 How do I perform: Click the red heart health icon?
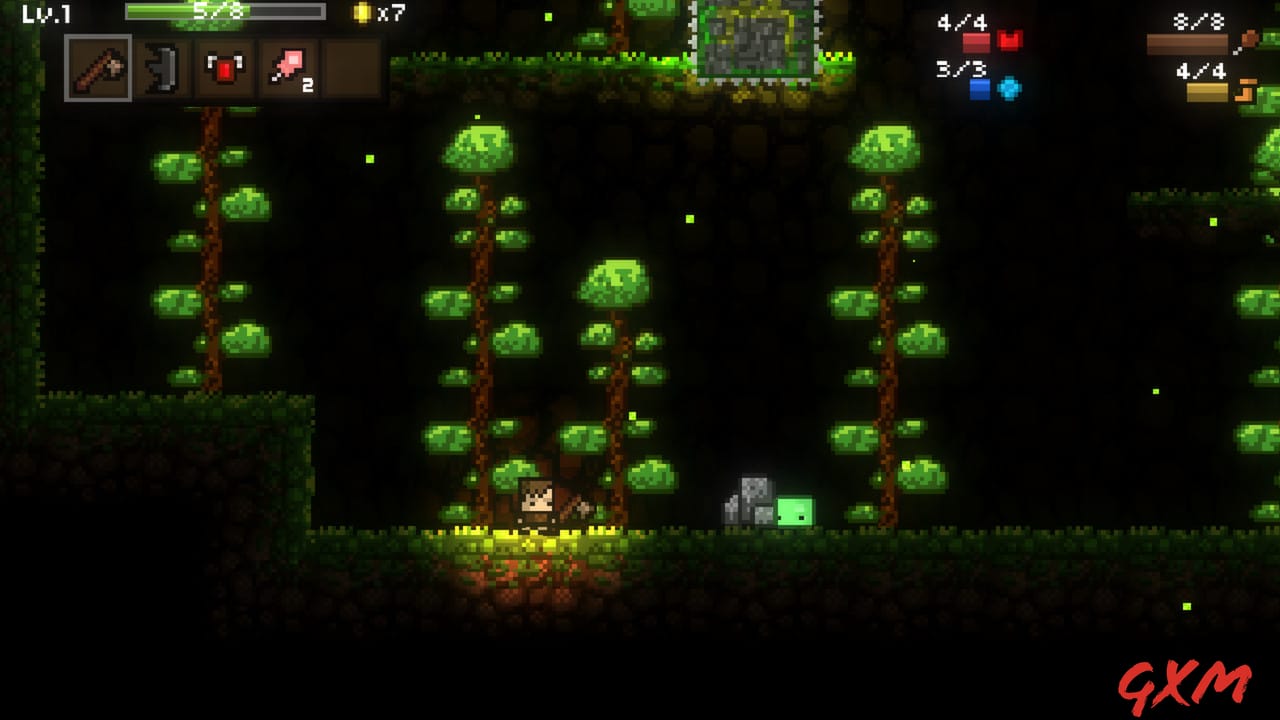click(x=1010, y=41)
